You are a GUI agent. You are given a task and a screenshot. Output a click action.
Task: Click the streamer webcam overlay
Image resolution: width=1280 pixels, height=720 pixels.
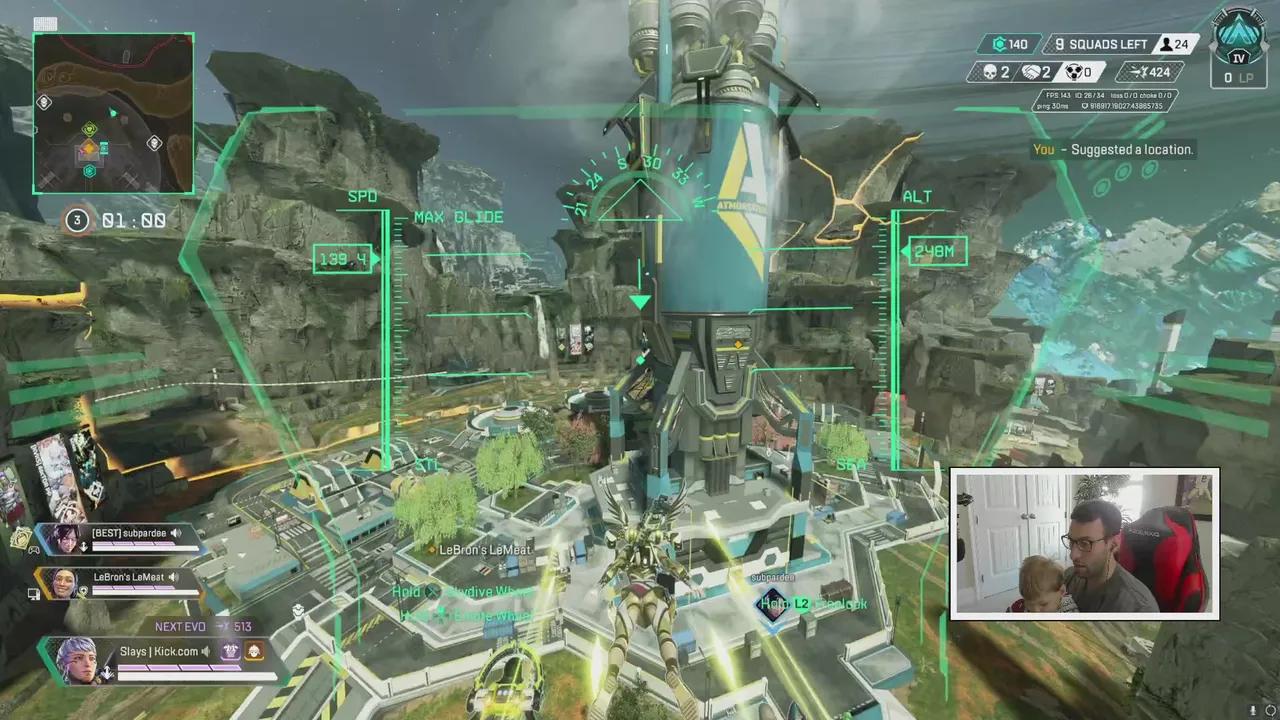click(1084, 542)
